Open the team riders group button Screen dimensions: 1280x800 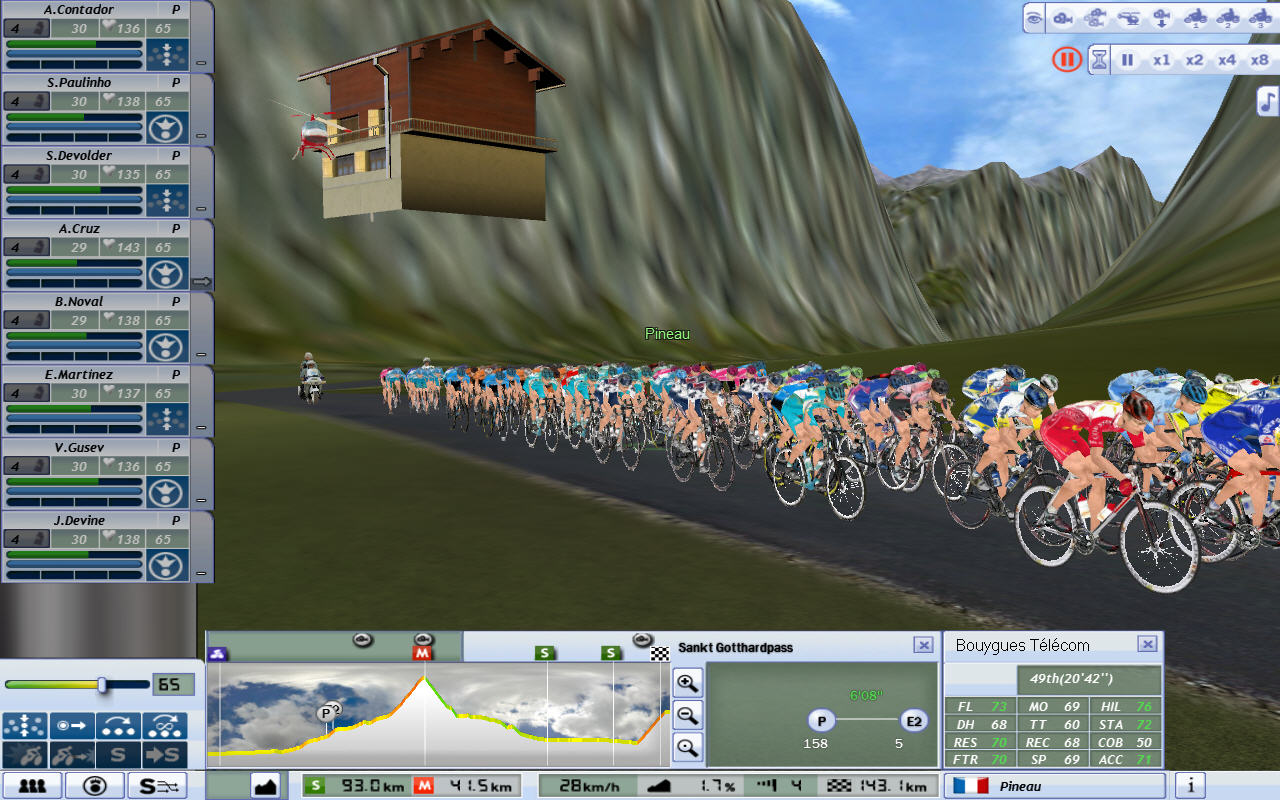[x=32, y=786]
